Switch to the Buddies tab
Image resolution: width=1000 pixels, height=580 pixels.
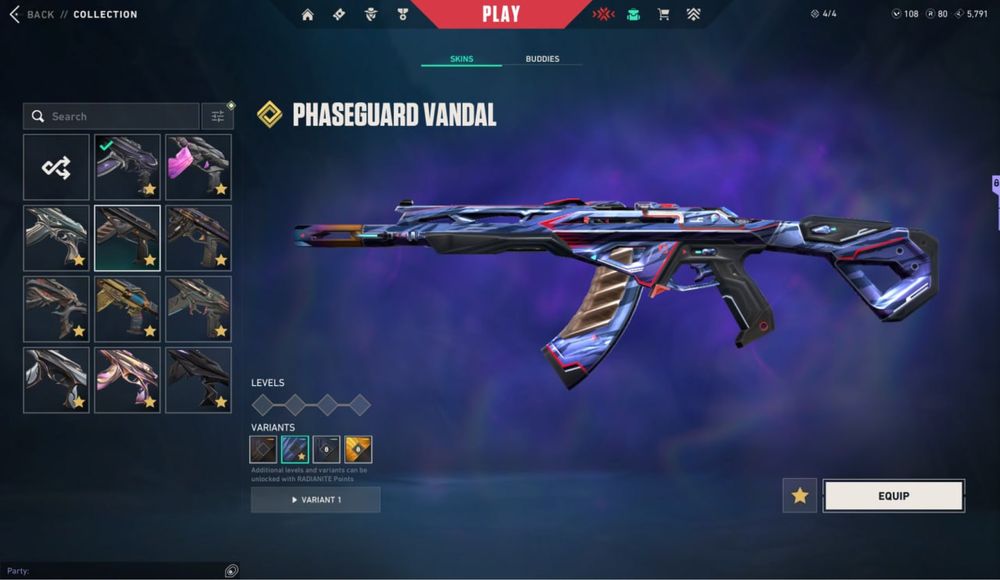pos(542,59)
